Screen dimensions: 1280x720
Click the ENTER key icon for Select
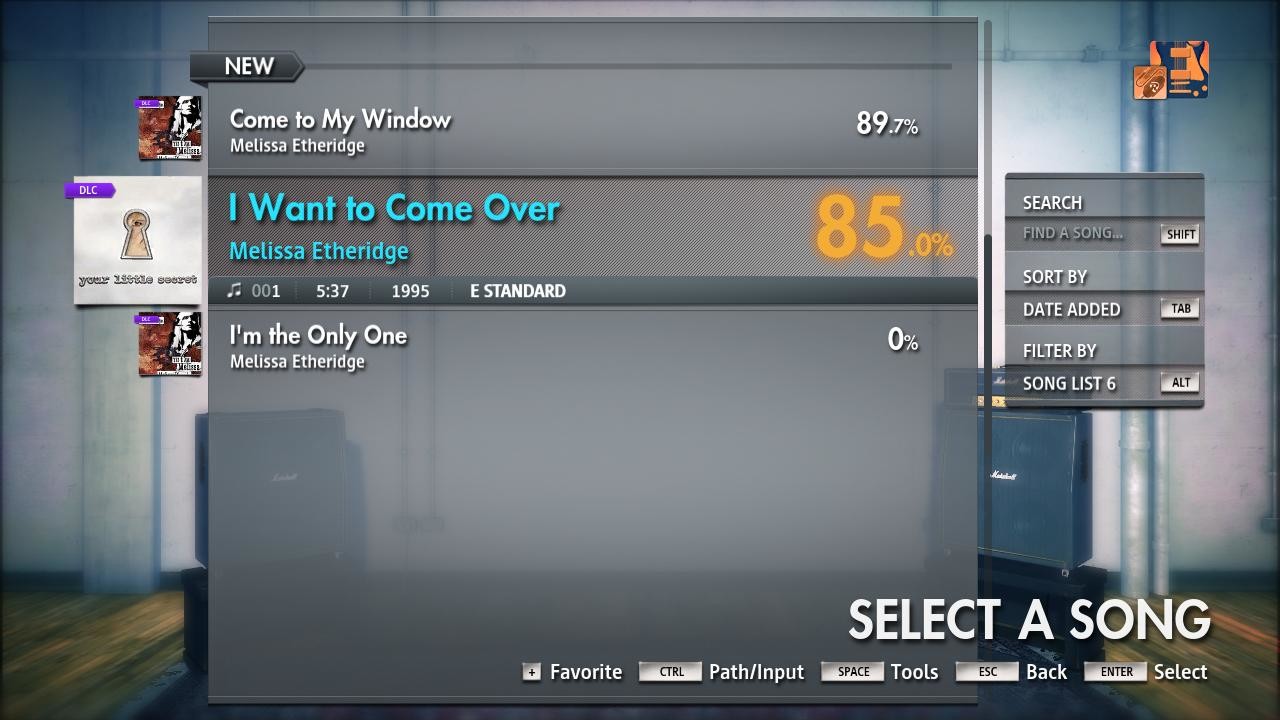tap(1114, 671)
